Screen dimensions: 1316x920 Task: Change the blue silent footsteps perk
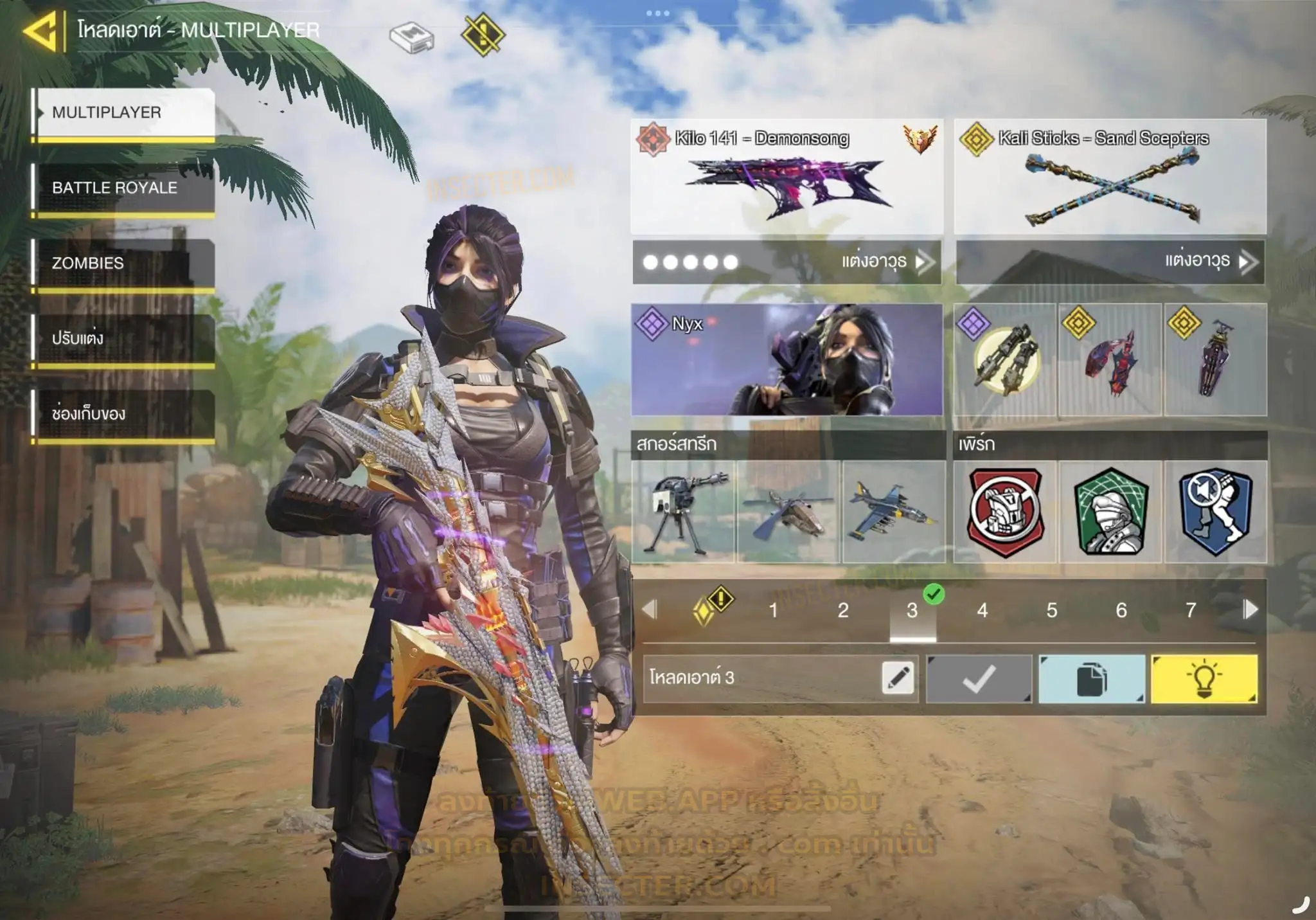click(1216, 512)
